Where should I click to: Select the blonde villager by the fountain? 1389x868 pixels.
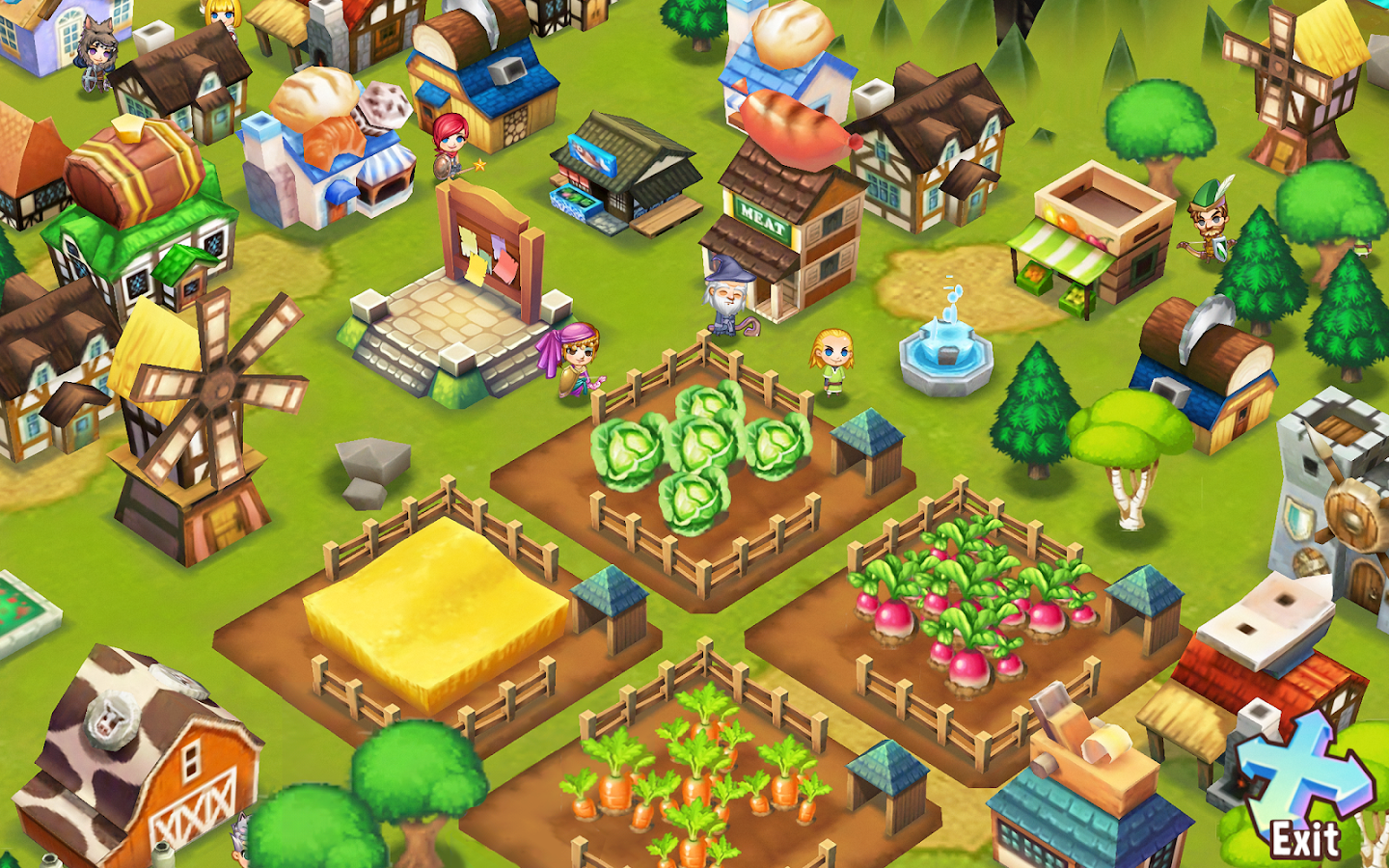(x=832, y=362)
